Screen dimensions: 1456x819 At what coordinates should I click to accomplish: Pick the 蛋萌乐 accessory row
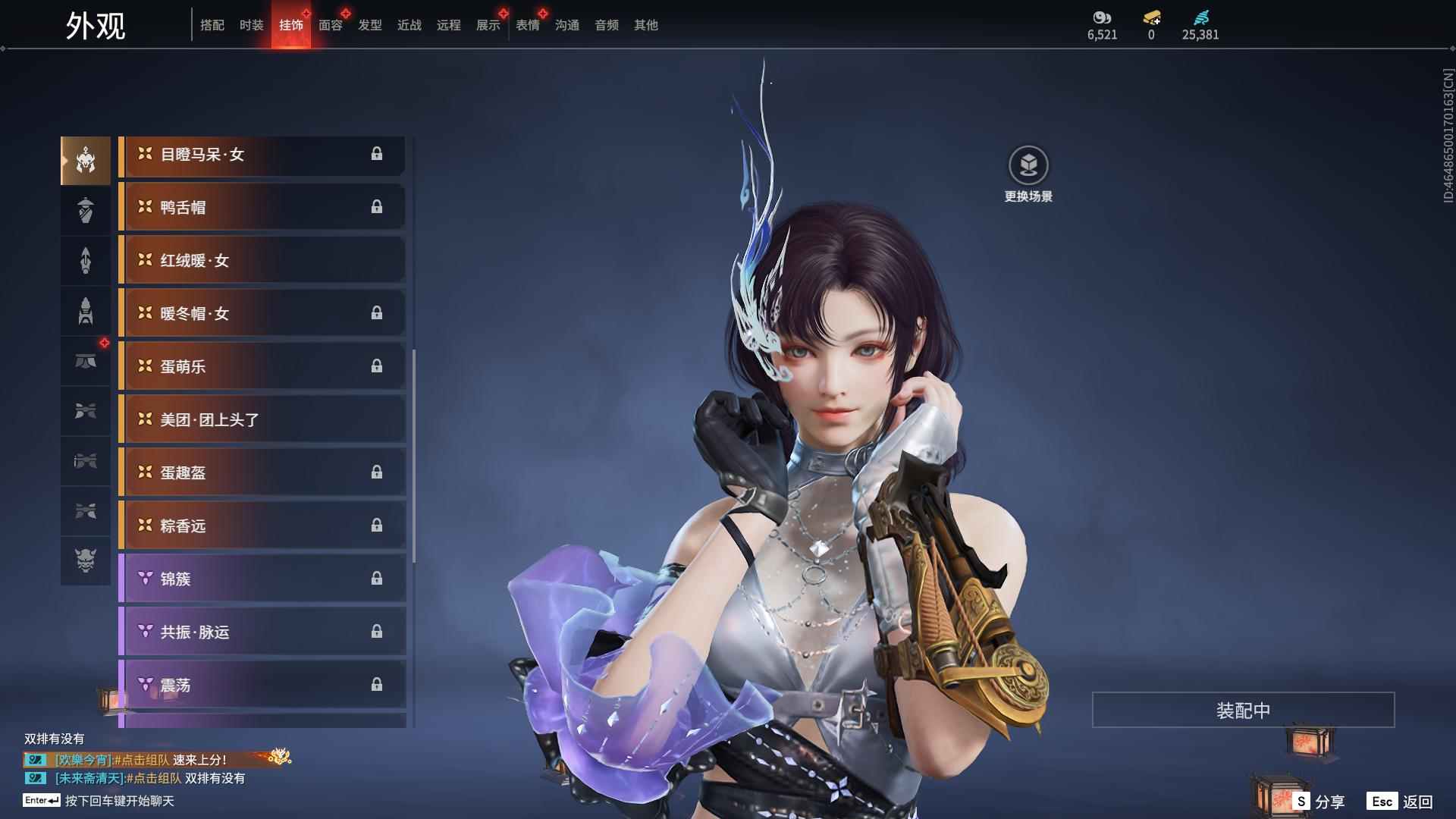262,366
